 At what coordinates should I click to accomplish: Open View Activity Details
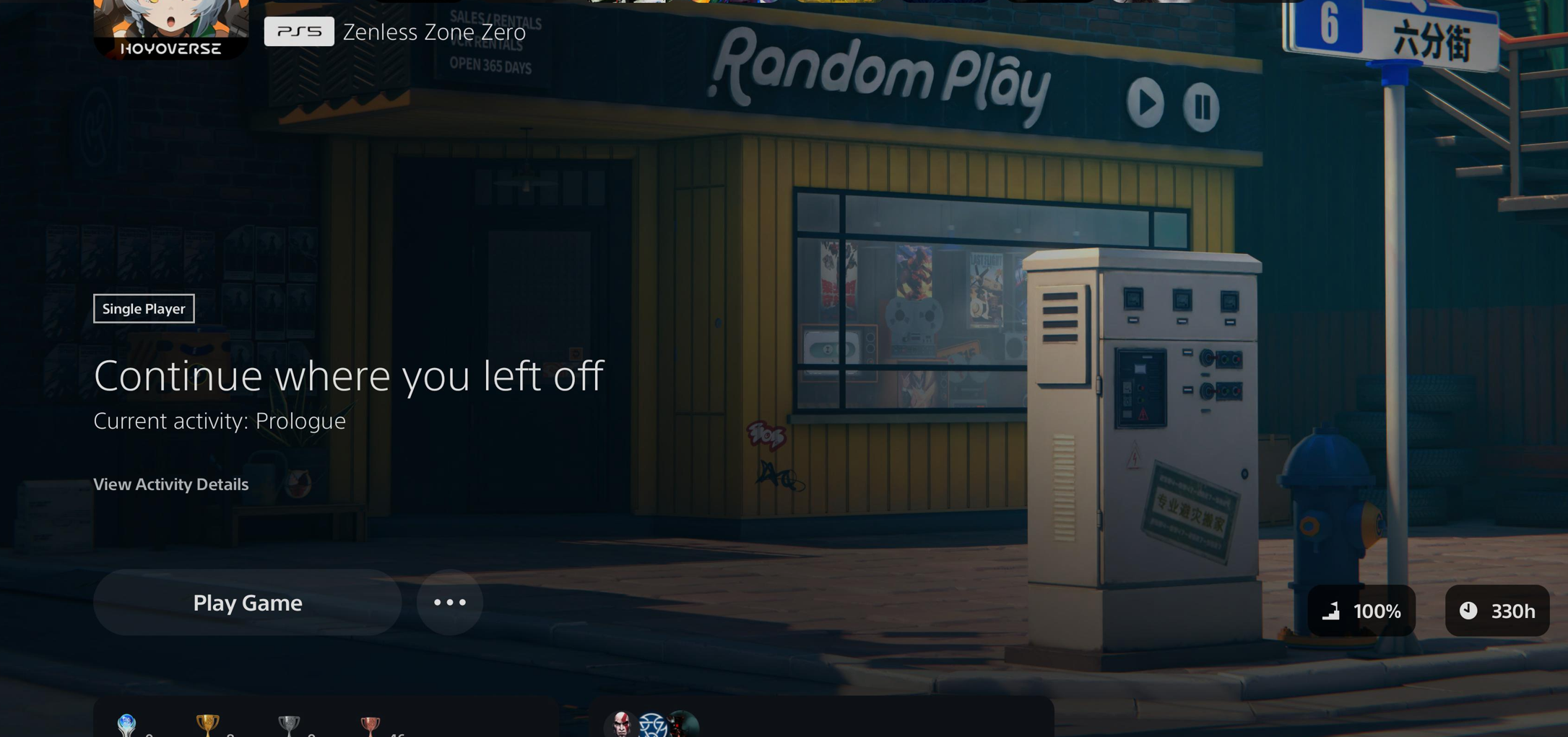point(170,484)
